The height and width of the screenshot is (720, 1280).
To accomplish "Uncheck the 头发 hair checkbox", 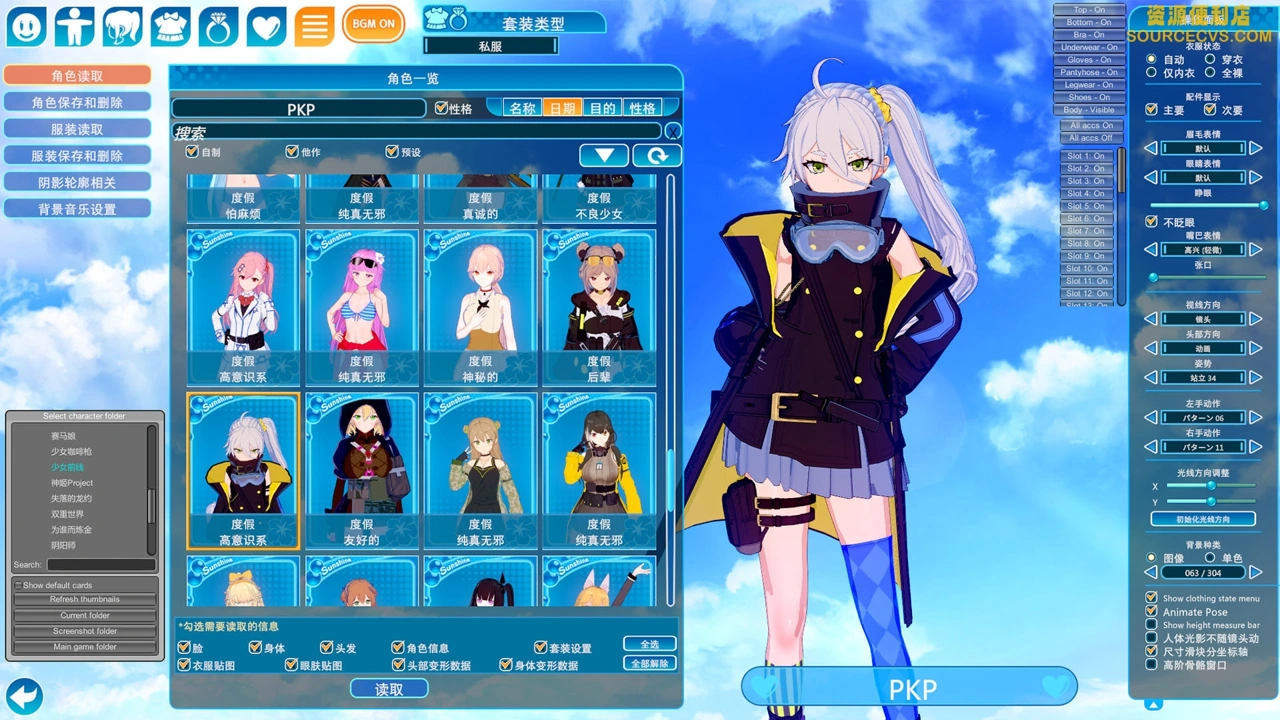I will pyautogui.click(x=326, y=648).
